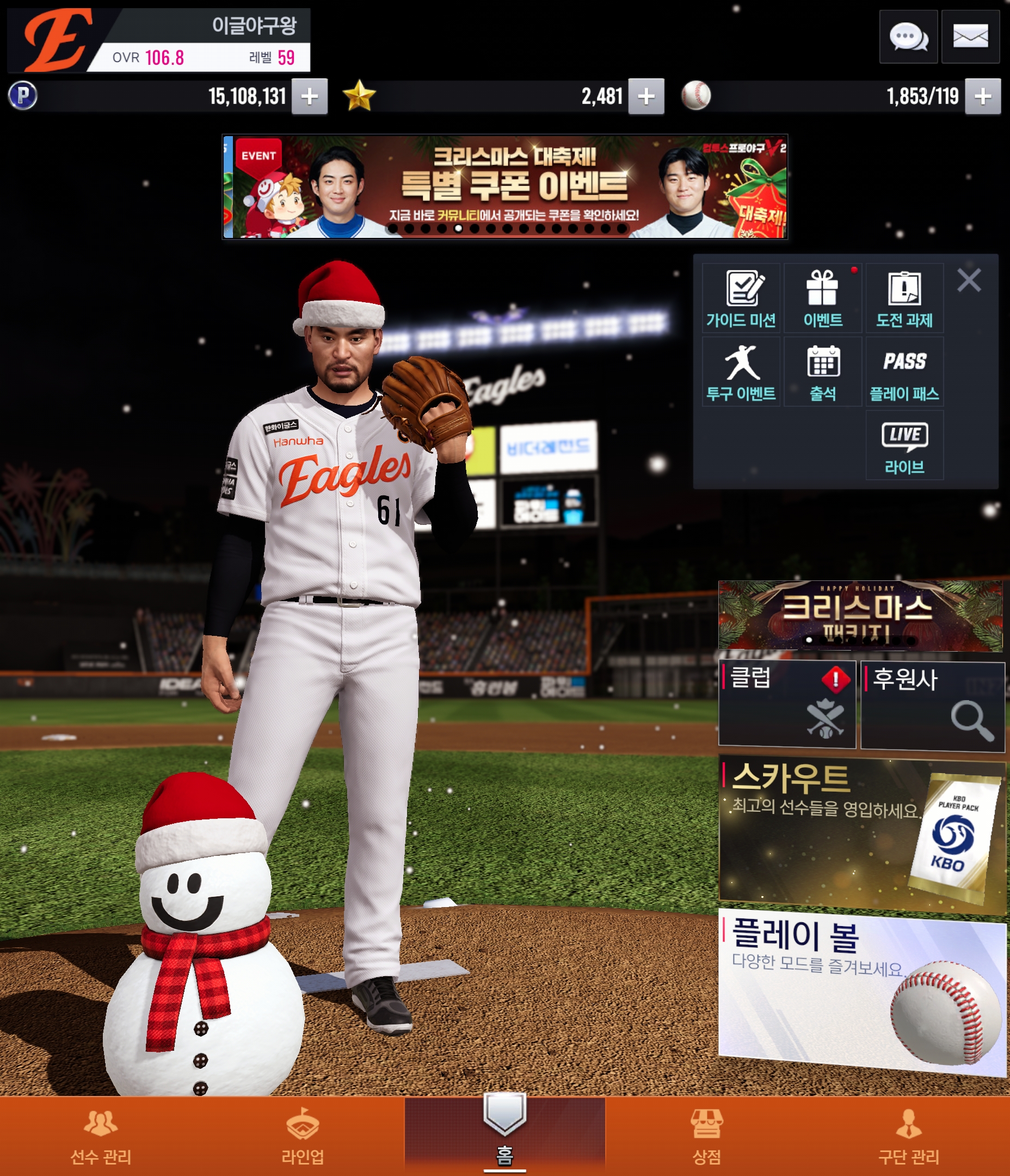This screenshot has height=1176, width=1010.
Task: Open the 클럽 club menu
Action: point(787,704)
